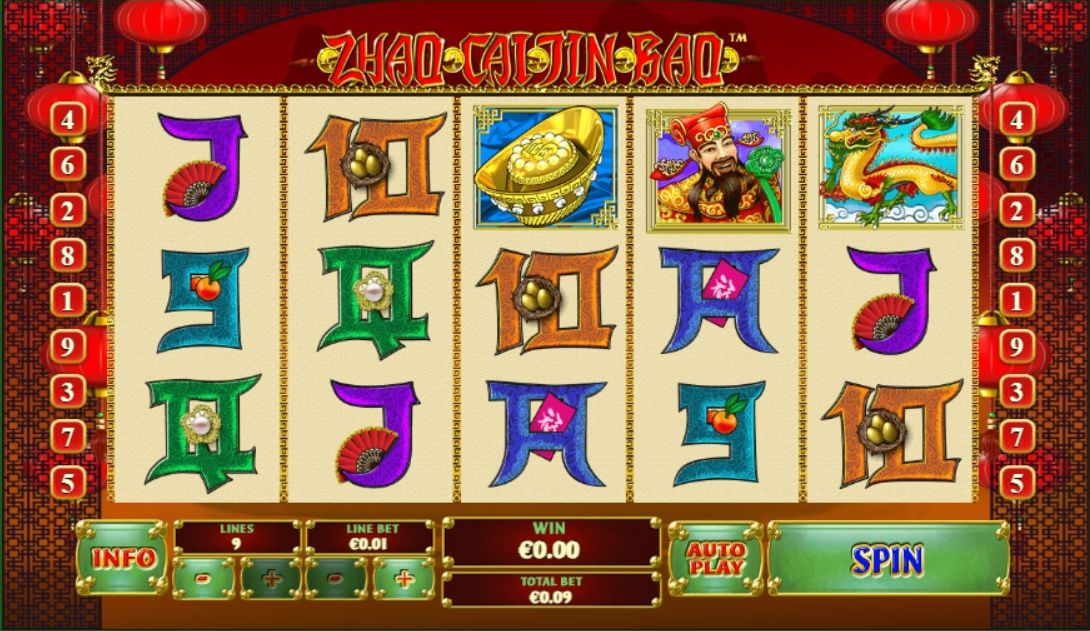Screen dimensions: 1090x631
Task: Open the INFO paytable screen
Action: tap(123, 558)
